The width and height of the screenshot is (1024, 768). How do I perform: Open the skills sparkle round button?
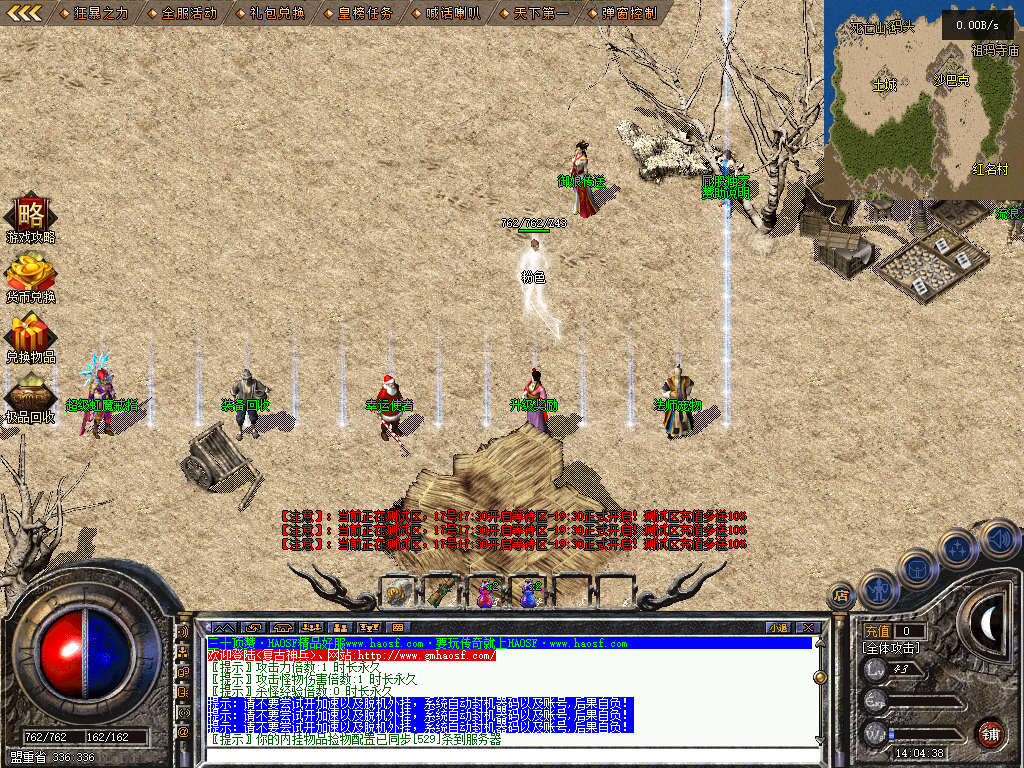coord(958,548)
